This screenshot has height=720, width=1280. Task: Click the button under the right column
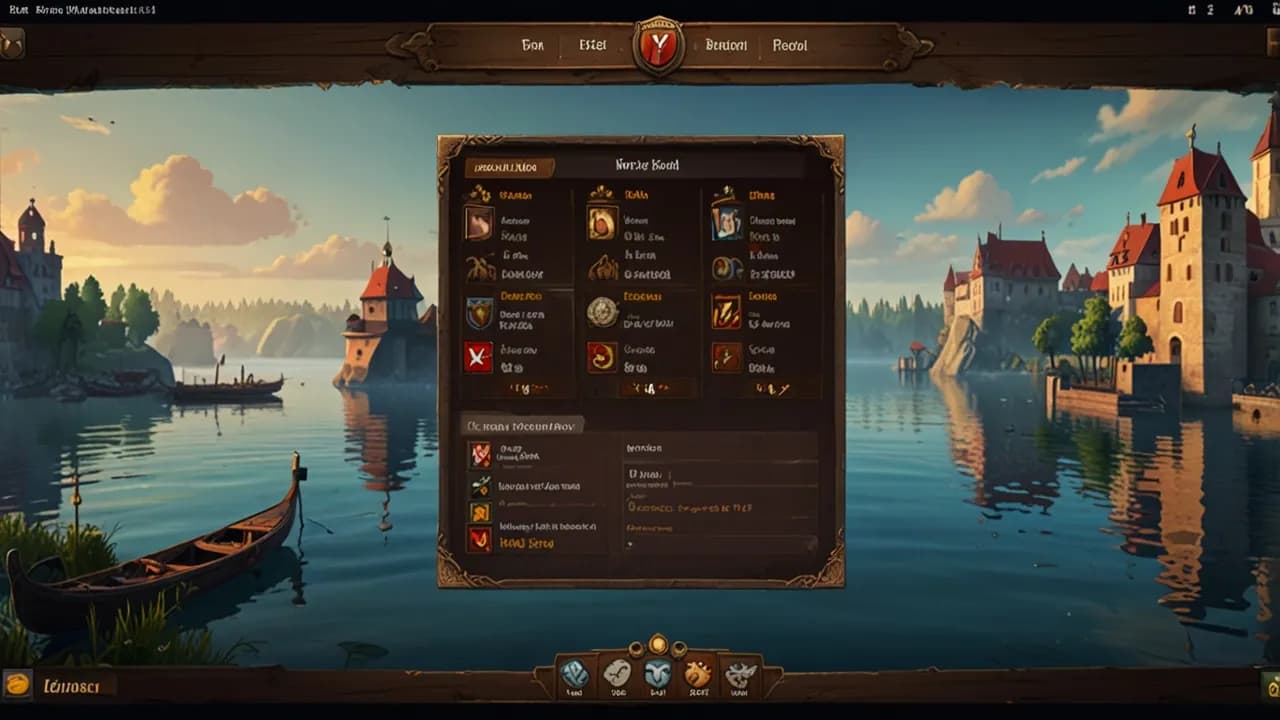click(768, 389)
